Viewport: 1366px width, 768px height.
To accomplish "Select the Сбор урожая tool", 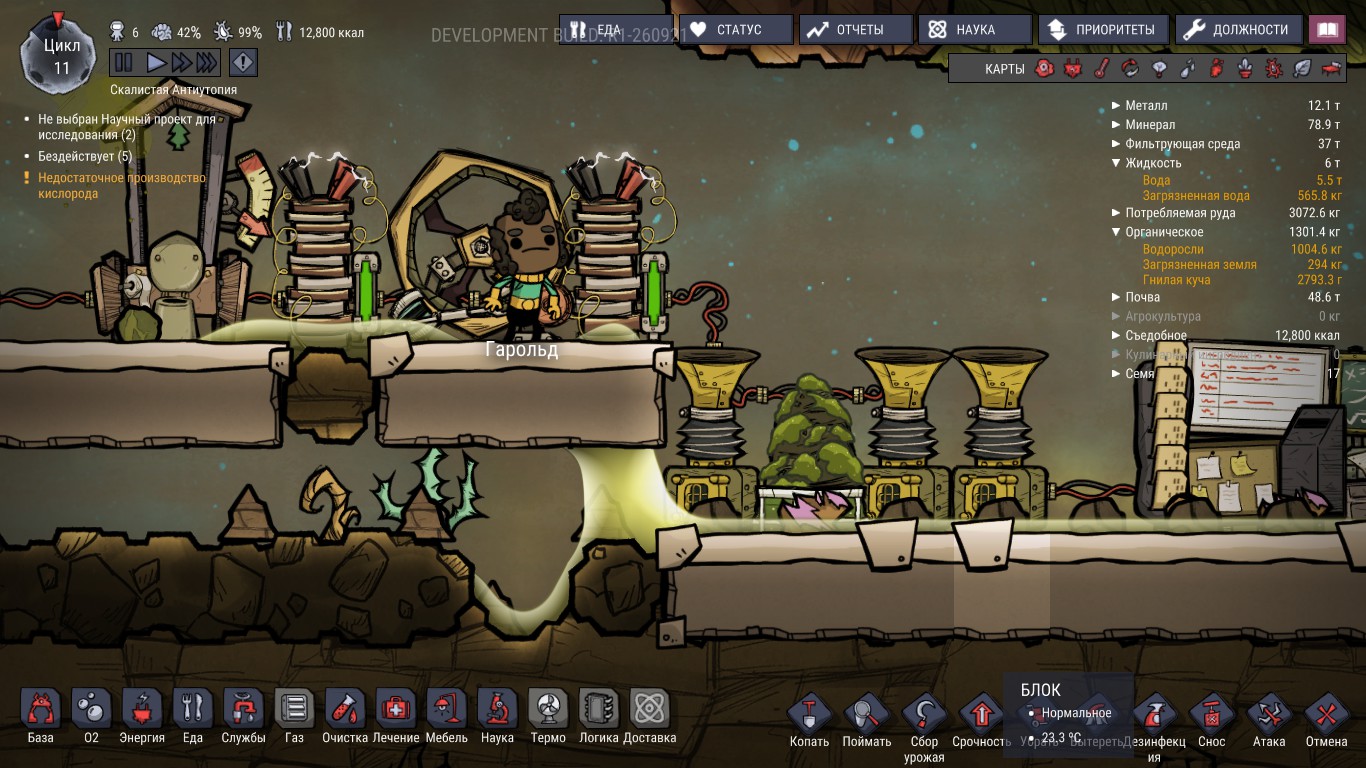I will (x=923, y=715).
